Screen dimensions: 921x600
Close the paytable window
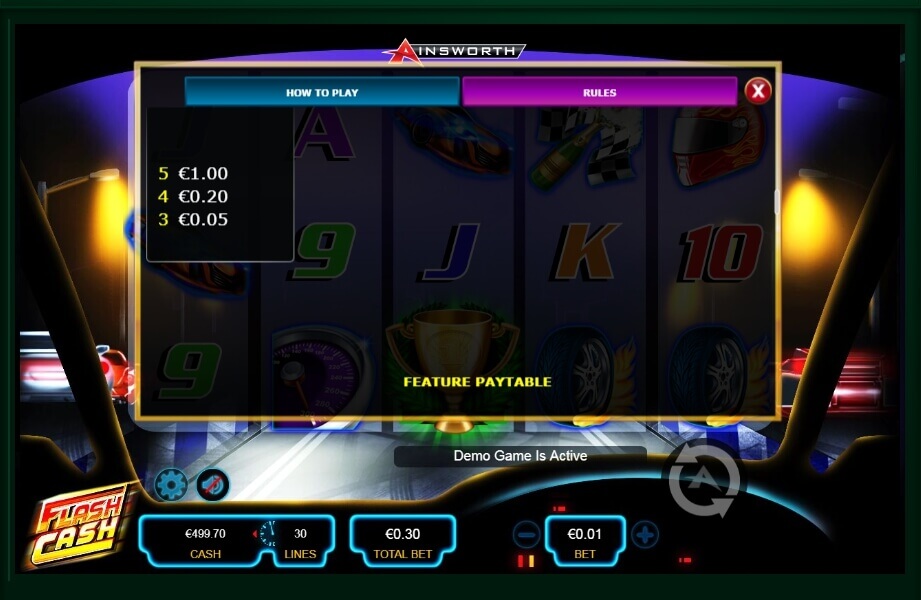click(758, 92)
